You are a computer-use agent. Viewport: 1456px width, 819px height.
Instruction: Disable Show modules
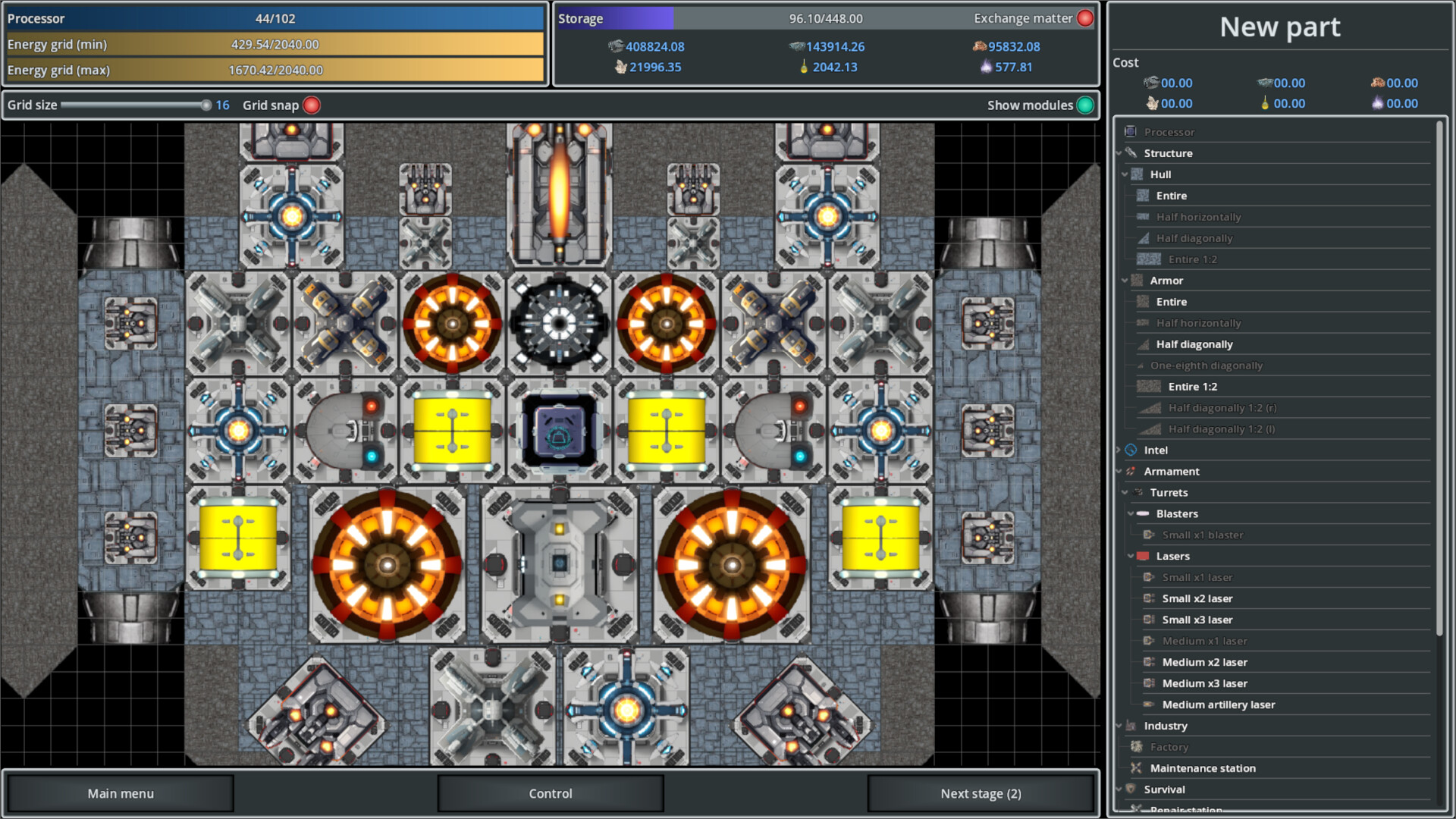[x=1087, y=105]
